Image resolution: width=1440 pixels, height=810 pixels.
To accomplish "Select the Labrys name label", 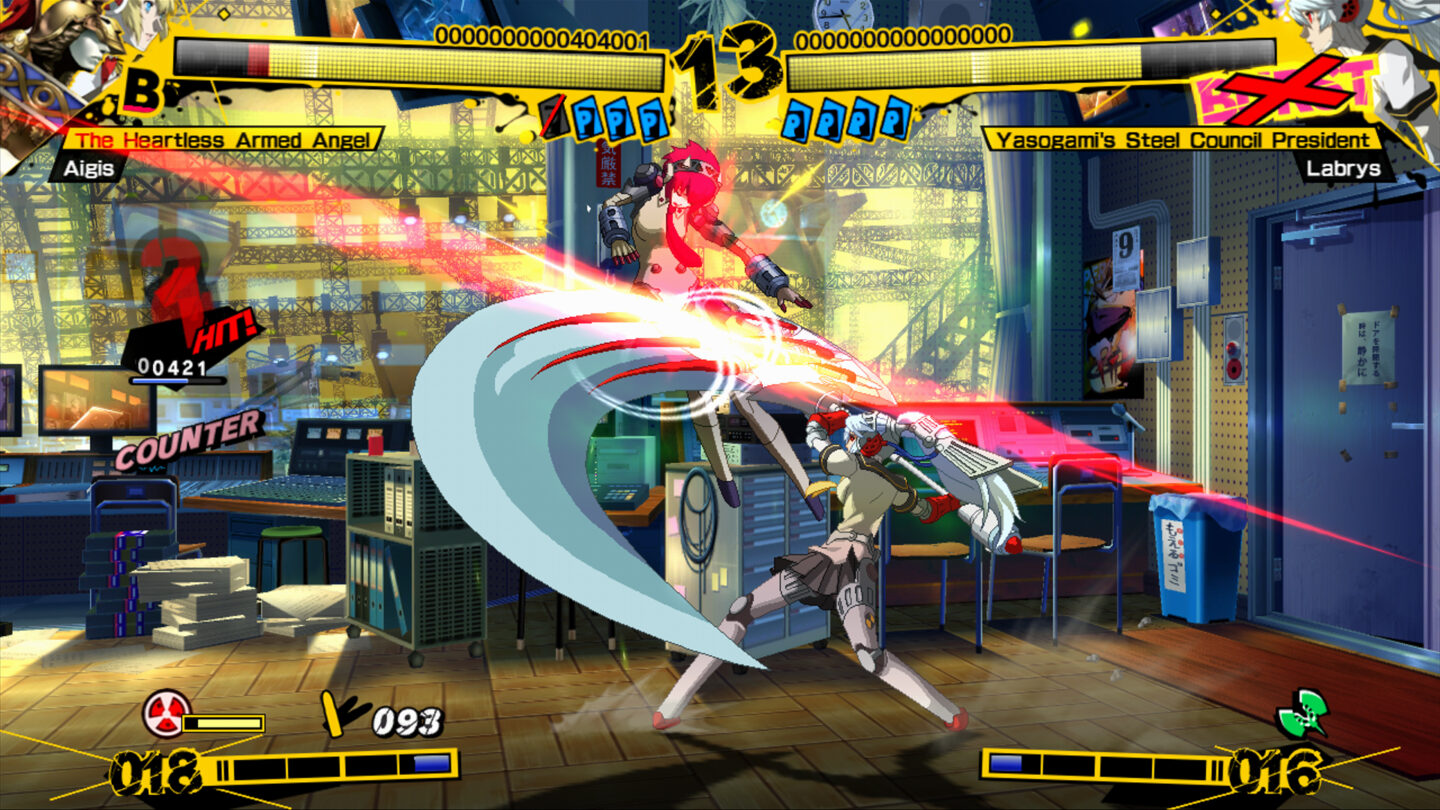I will click(x=1345, y=170).
